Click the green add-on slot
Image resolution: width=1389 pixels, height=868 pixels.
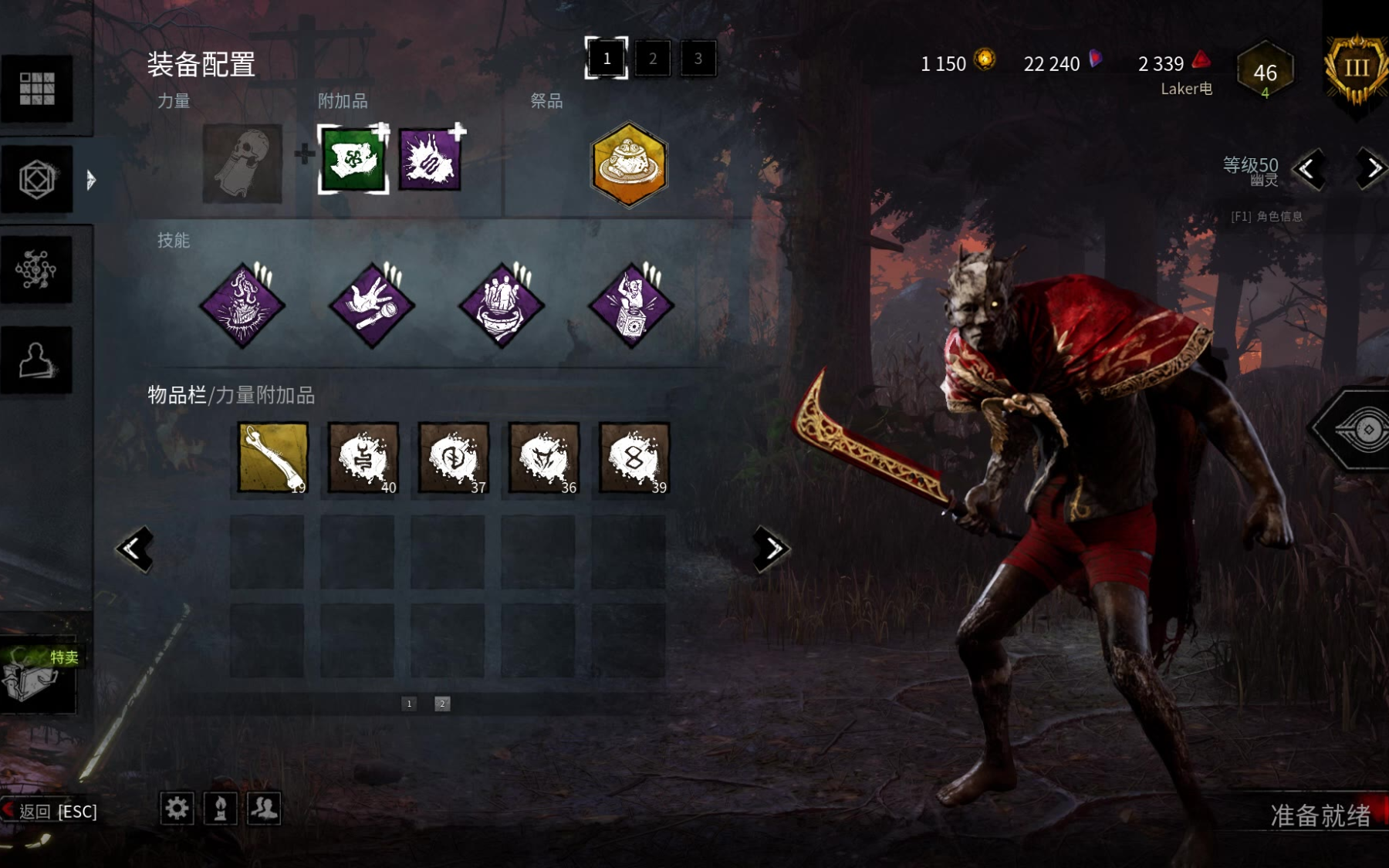353,159
